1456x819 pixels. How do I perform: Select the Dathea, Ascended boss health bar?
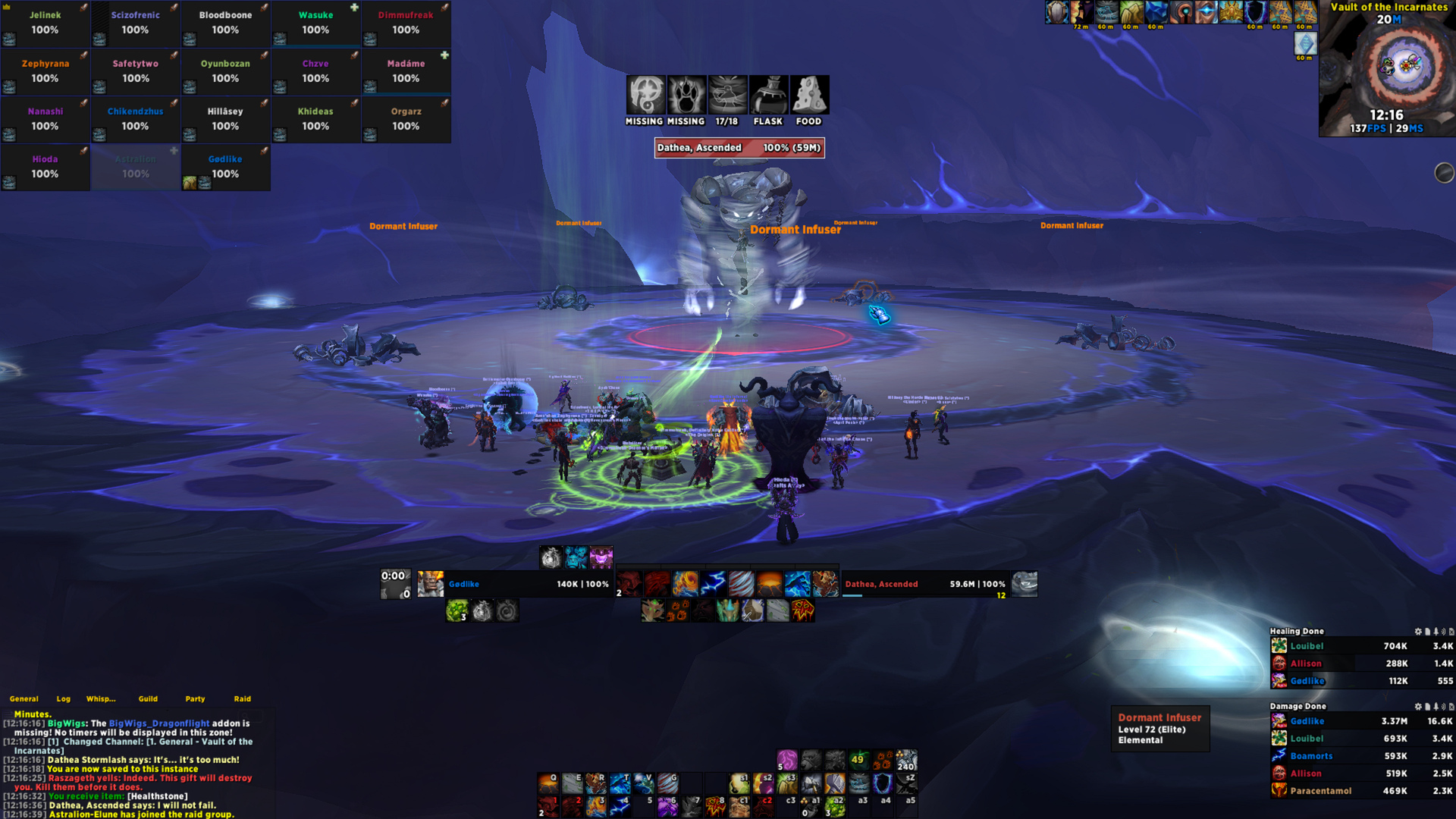pyautogui.click(x=739, y=148)
